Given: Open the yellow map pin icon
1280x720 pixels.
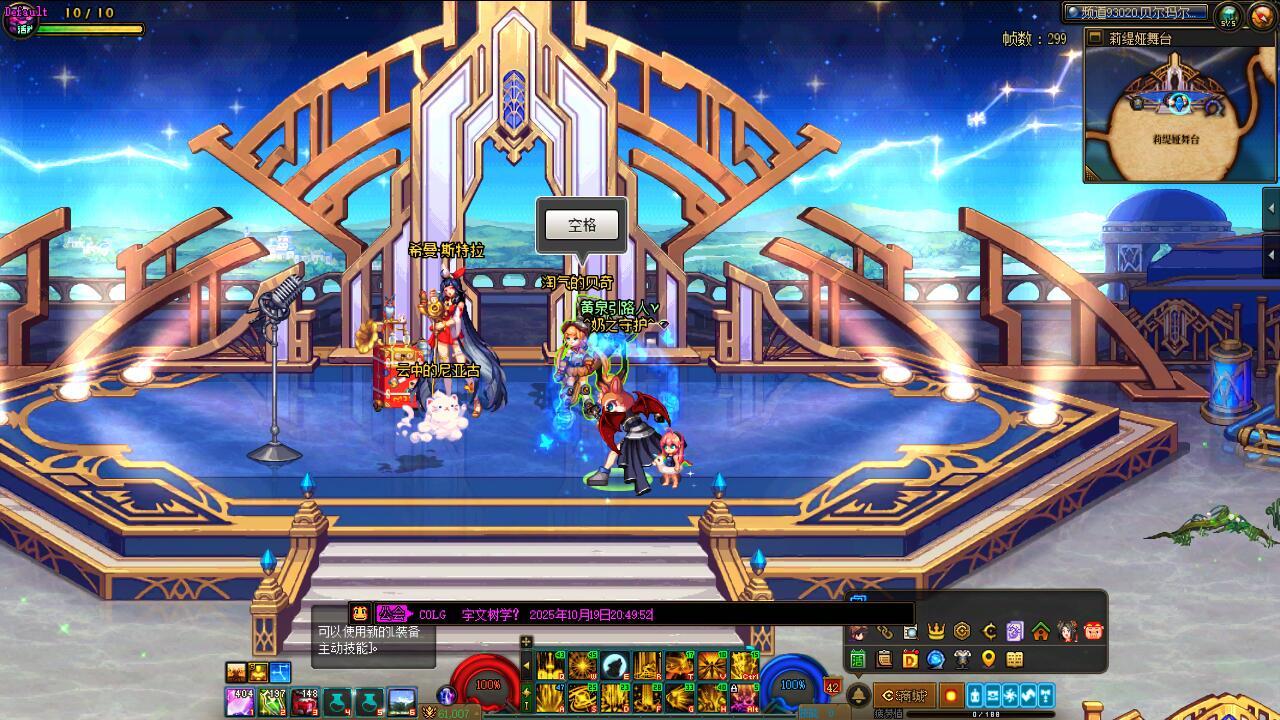Looking at the screenshot, I should 988,659.
